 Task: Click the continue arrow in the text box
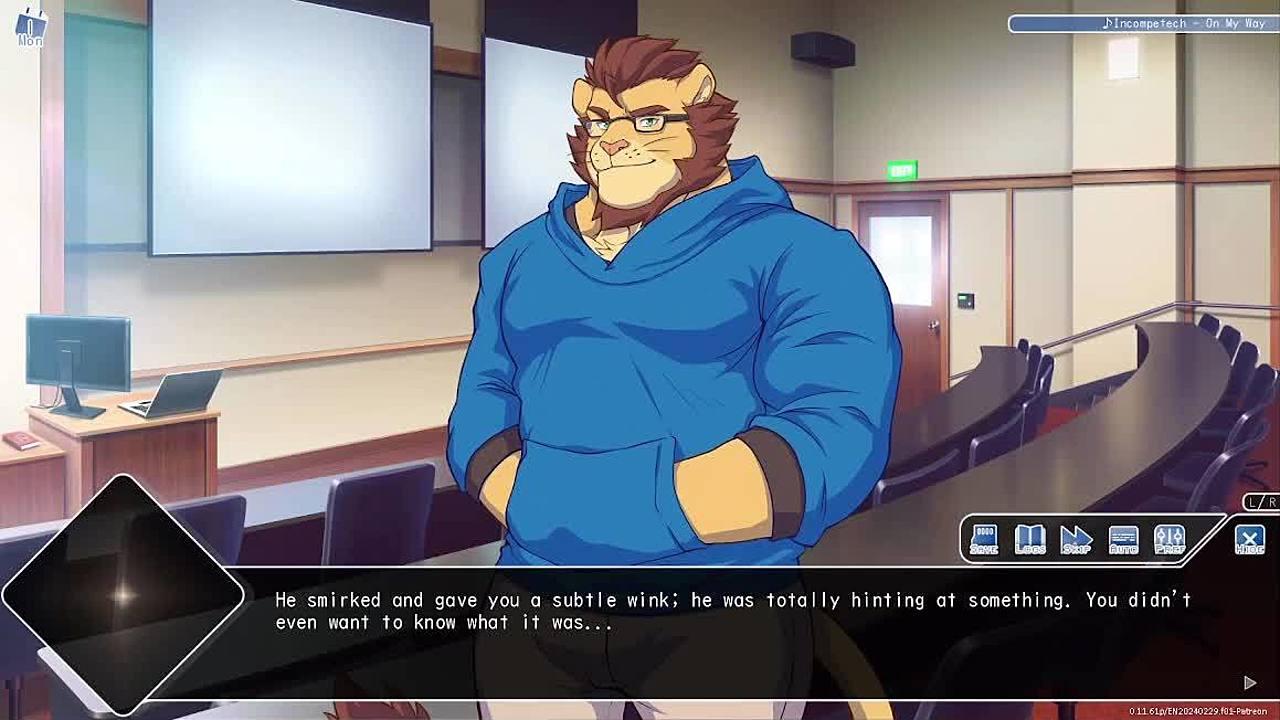[1250, 682]
